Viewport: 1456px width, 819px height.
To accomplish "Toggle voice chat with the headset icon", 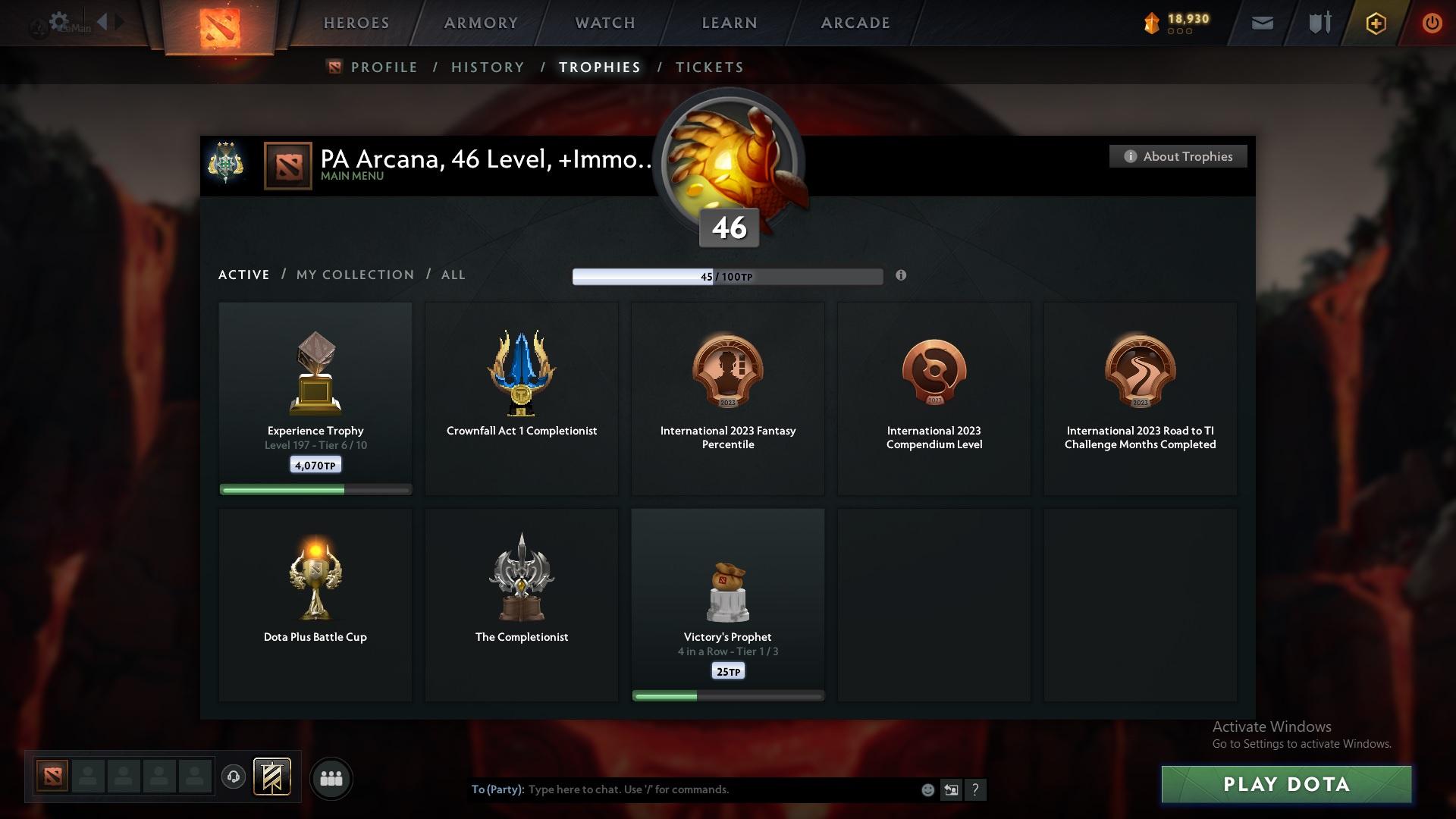I will click(x=234, y=777).
